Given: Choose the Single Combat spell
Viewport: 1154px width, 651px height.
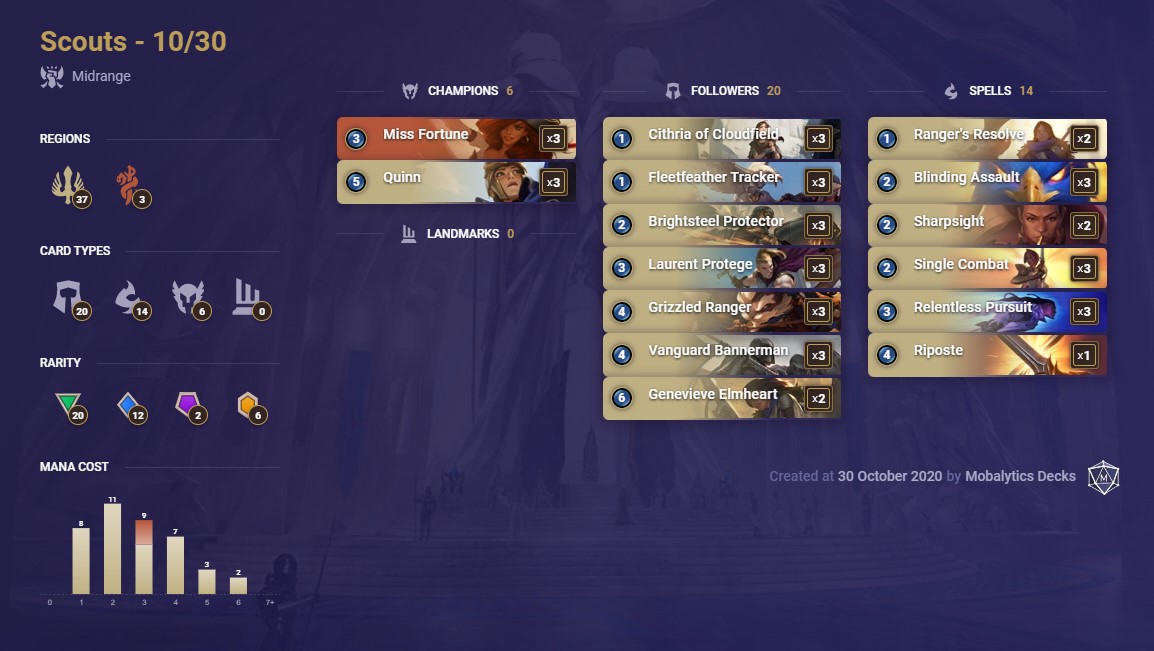Looking at the screenshot, I should (986, 268).
